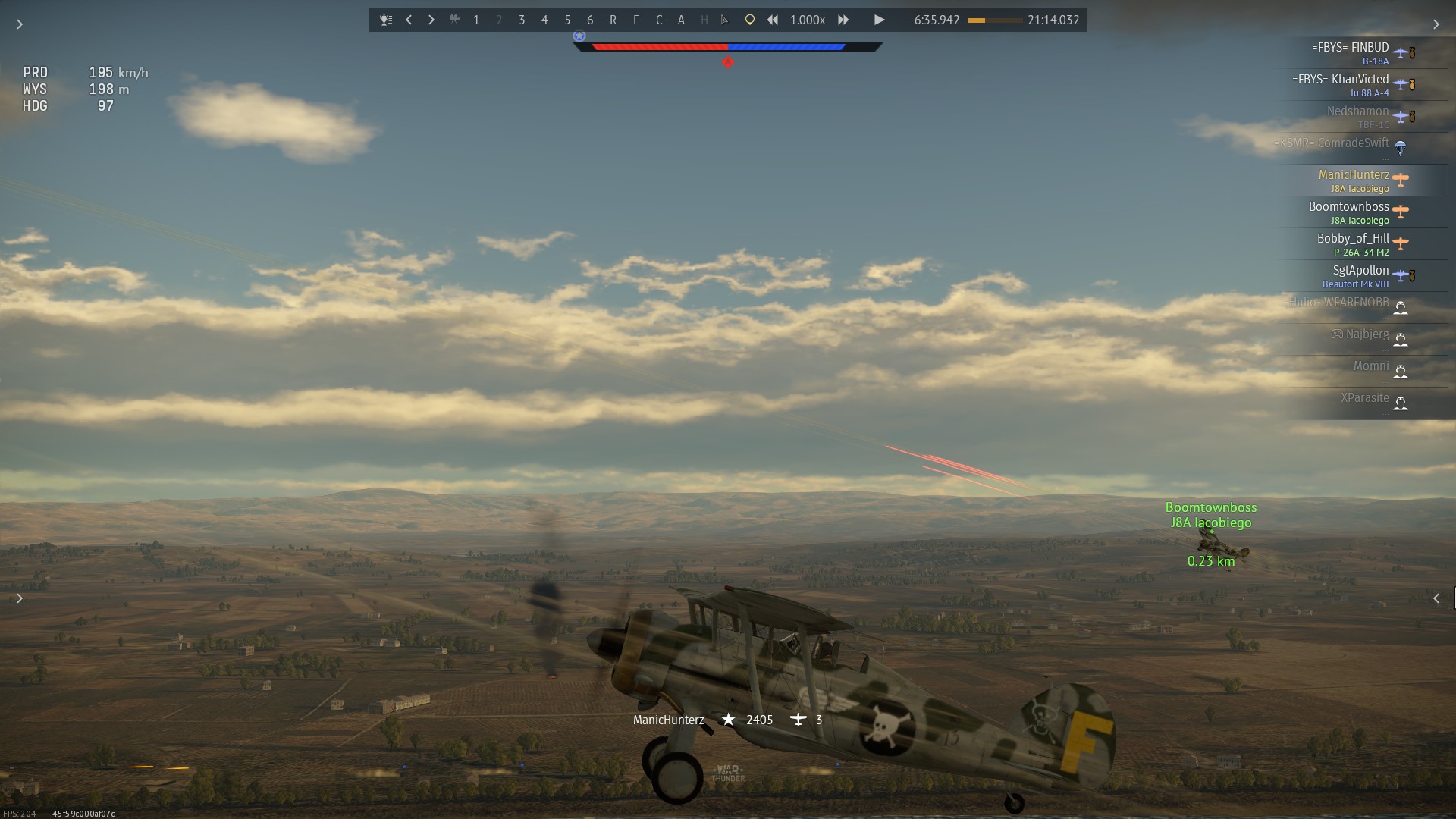The width and height of the screenshot is (1456, 819).
Task: Choose the A camera mode
Action: pyautogui.click(x=681, y=20)
